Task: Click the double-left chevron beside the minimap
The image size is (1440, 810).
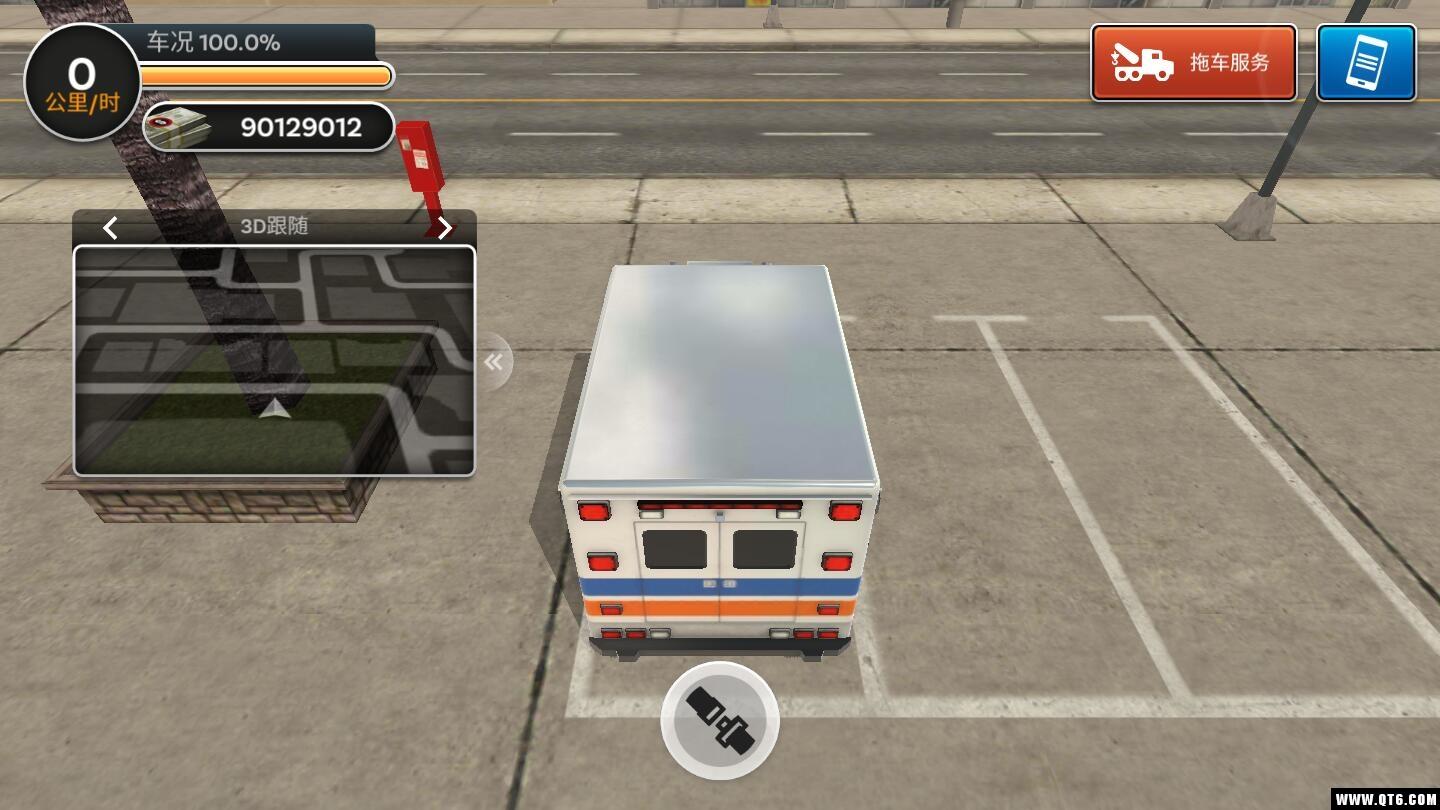Action: [493, 361]
